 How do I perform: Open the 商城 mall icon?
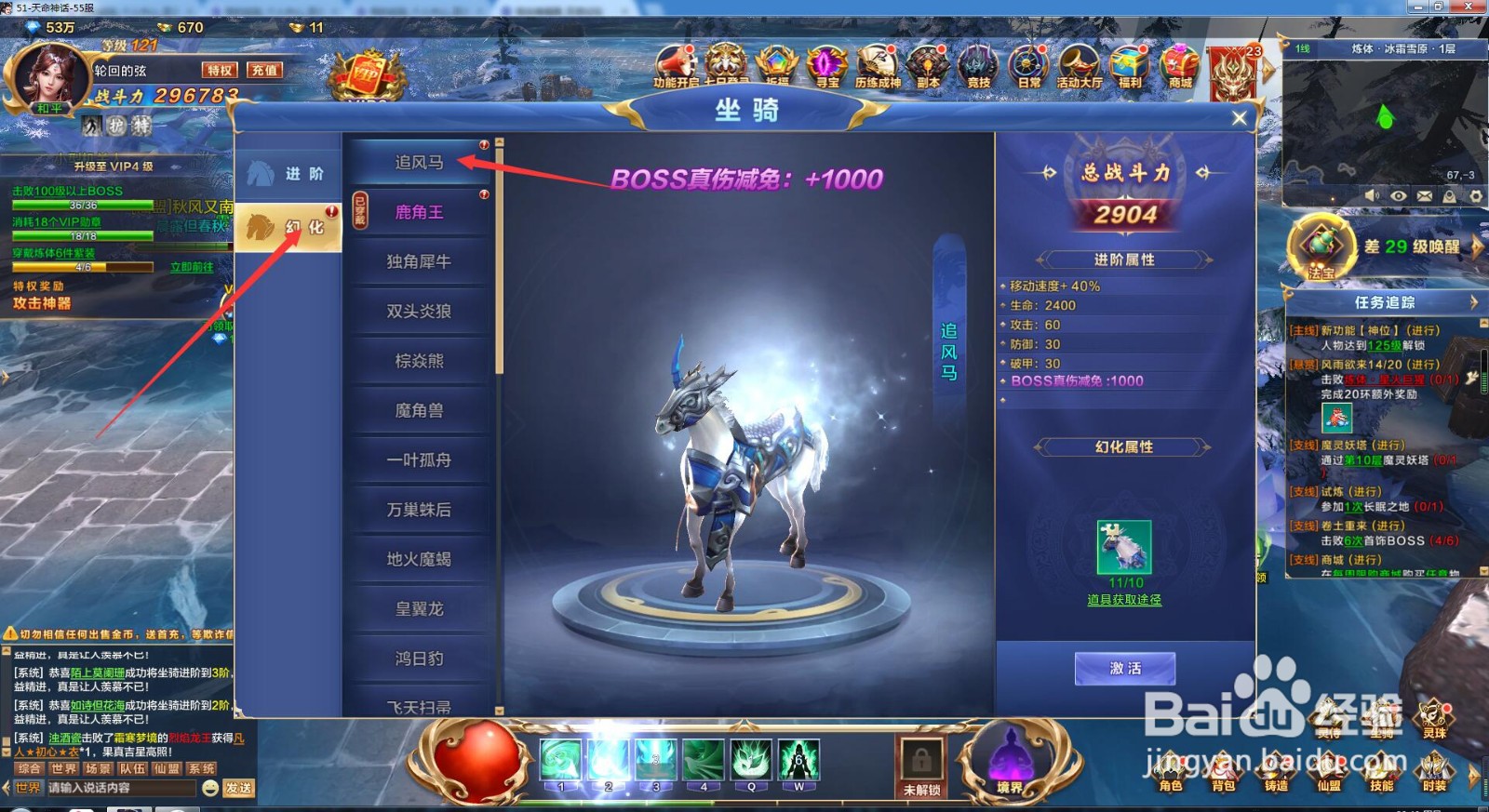(x=1178, y=65)
